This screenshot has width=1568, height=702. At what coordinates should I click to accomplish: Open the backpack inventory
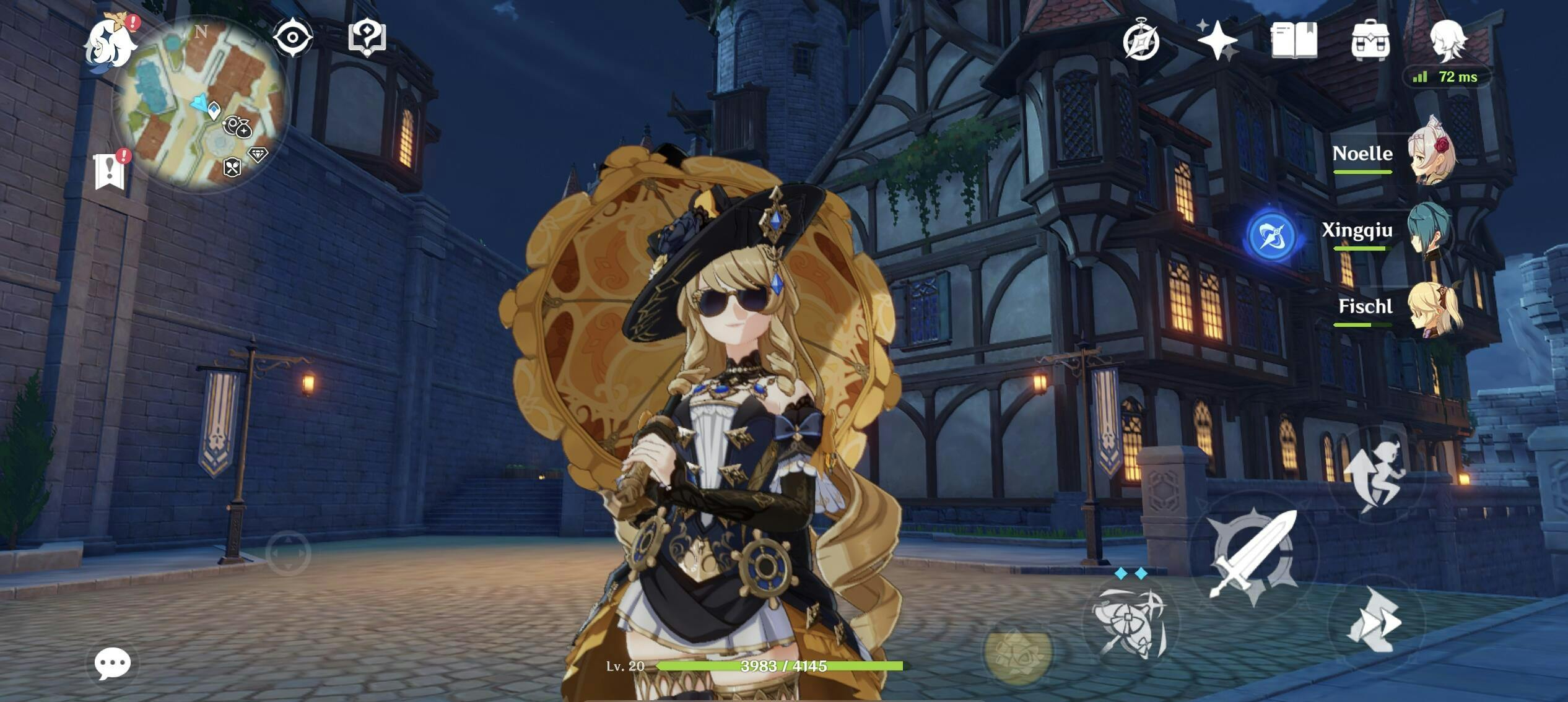1370,41
